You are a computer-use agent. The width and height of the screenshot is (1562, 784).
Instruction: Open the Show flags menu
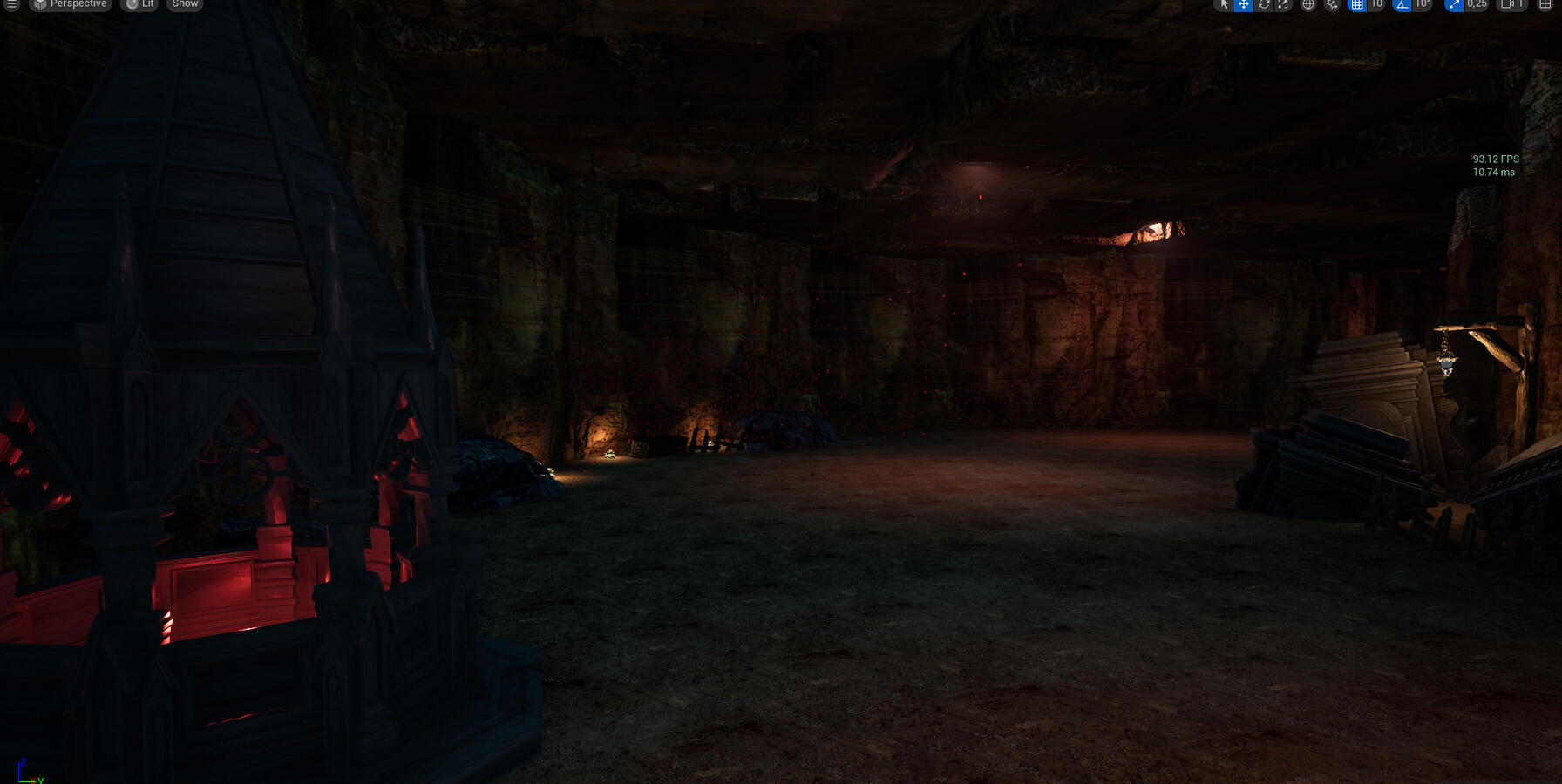pyautogui.click(x=185, y=4)
